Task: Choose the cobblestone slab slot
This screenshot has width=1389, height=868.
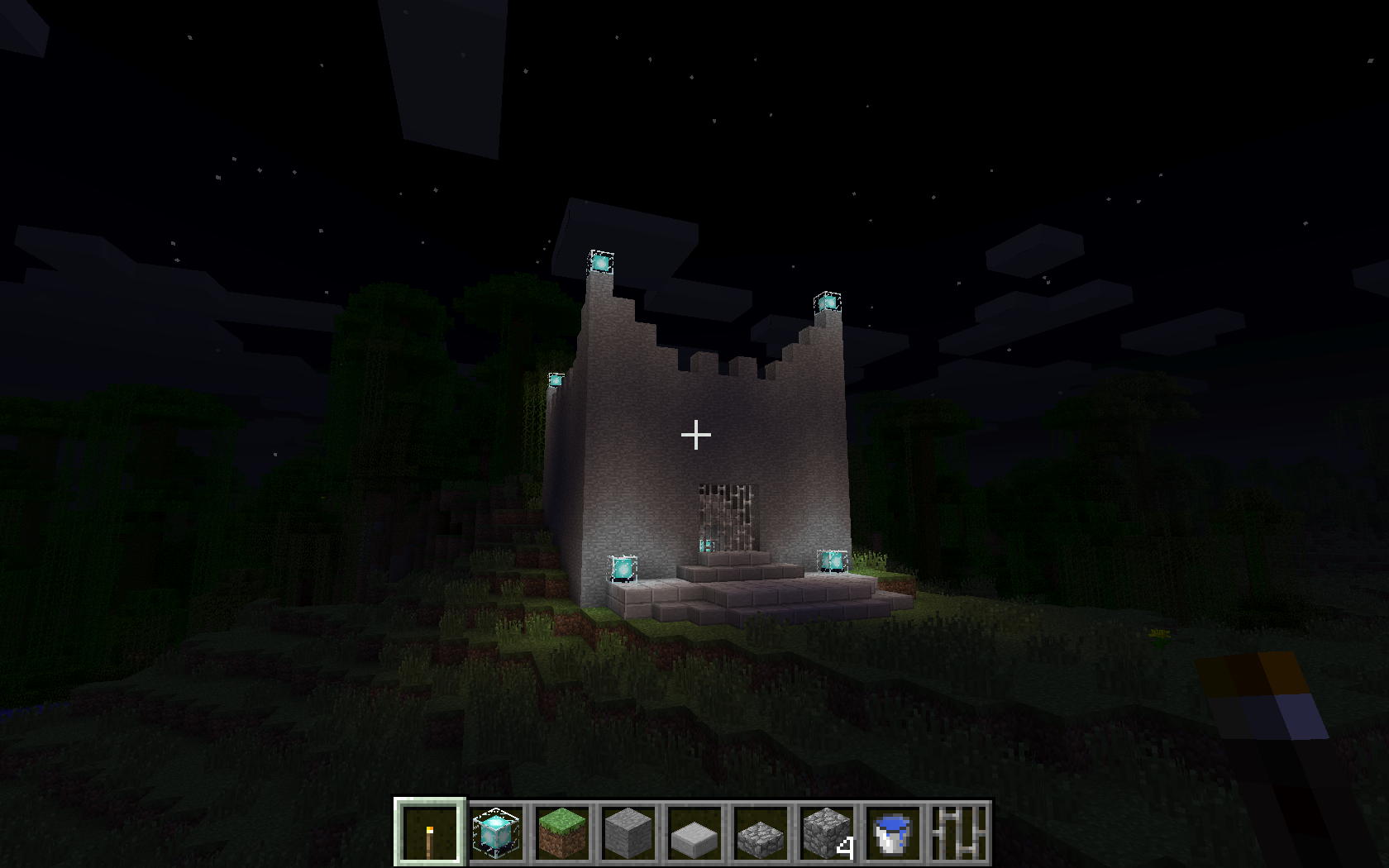Action: coord(760,832)
